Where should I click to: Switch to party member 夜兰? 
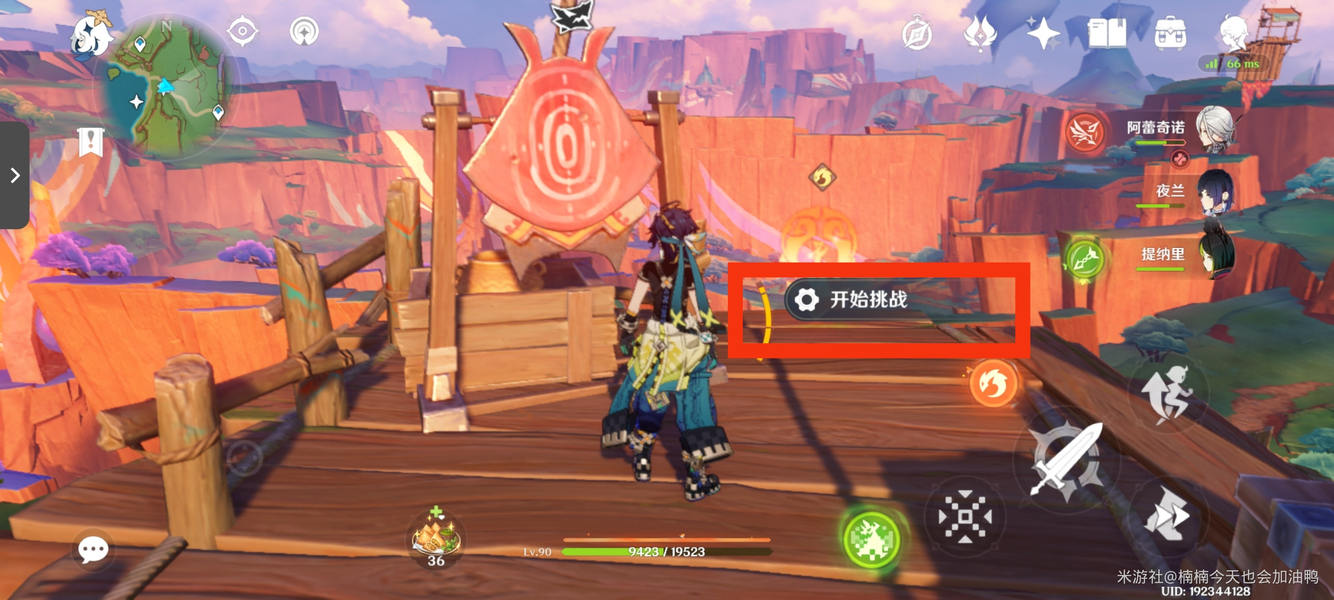tap(1214, 191)
